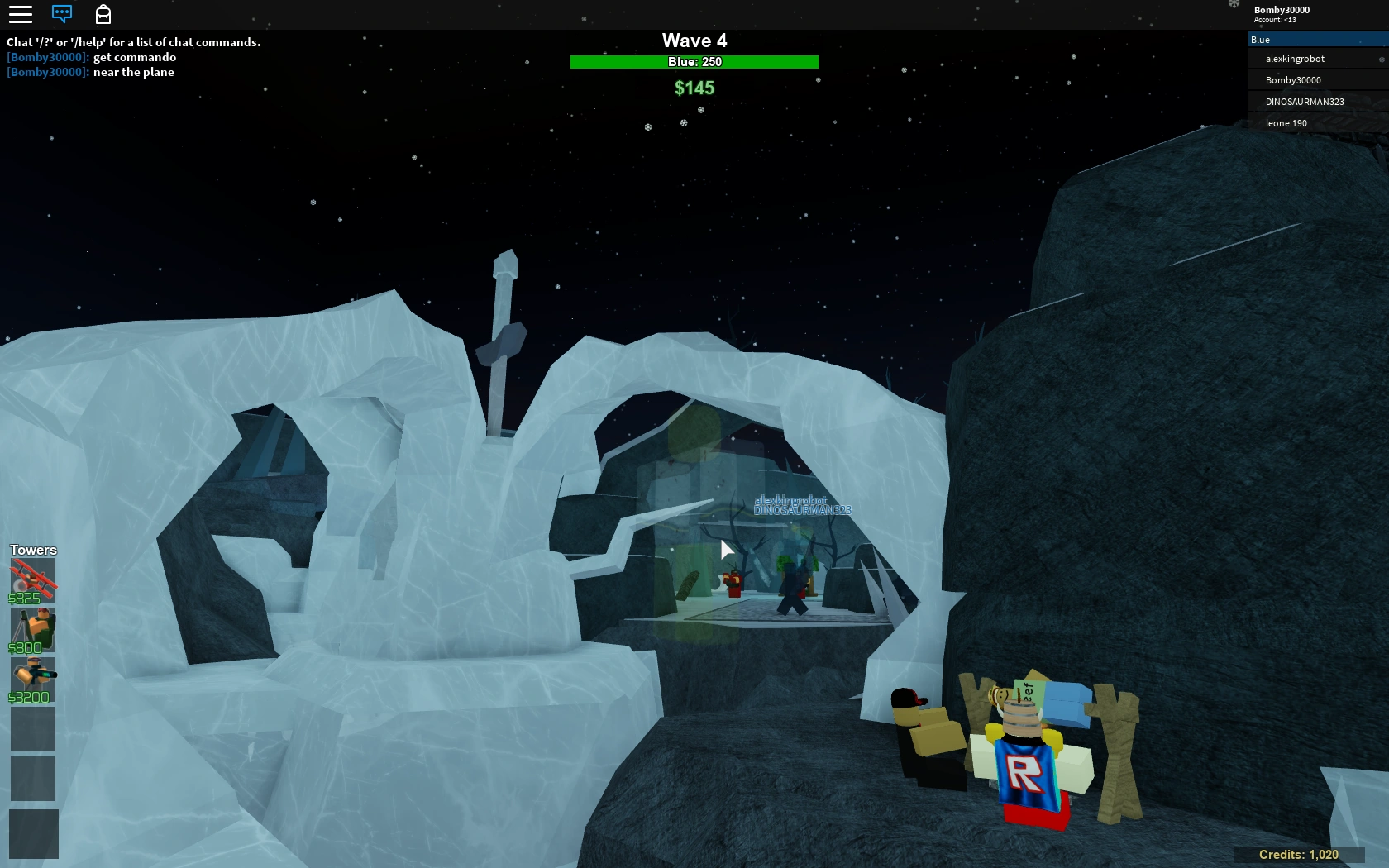Viewport: 1389px width, 868px height.
Task: Select the $3200 commando tower
Action: point(33,680)
